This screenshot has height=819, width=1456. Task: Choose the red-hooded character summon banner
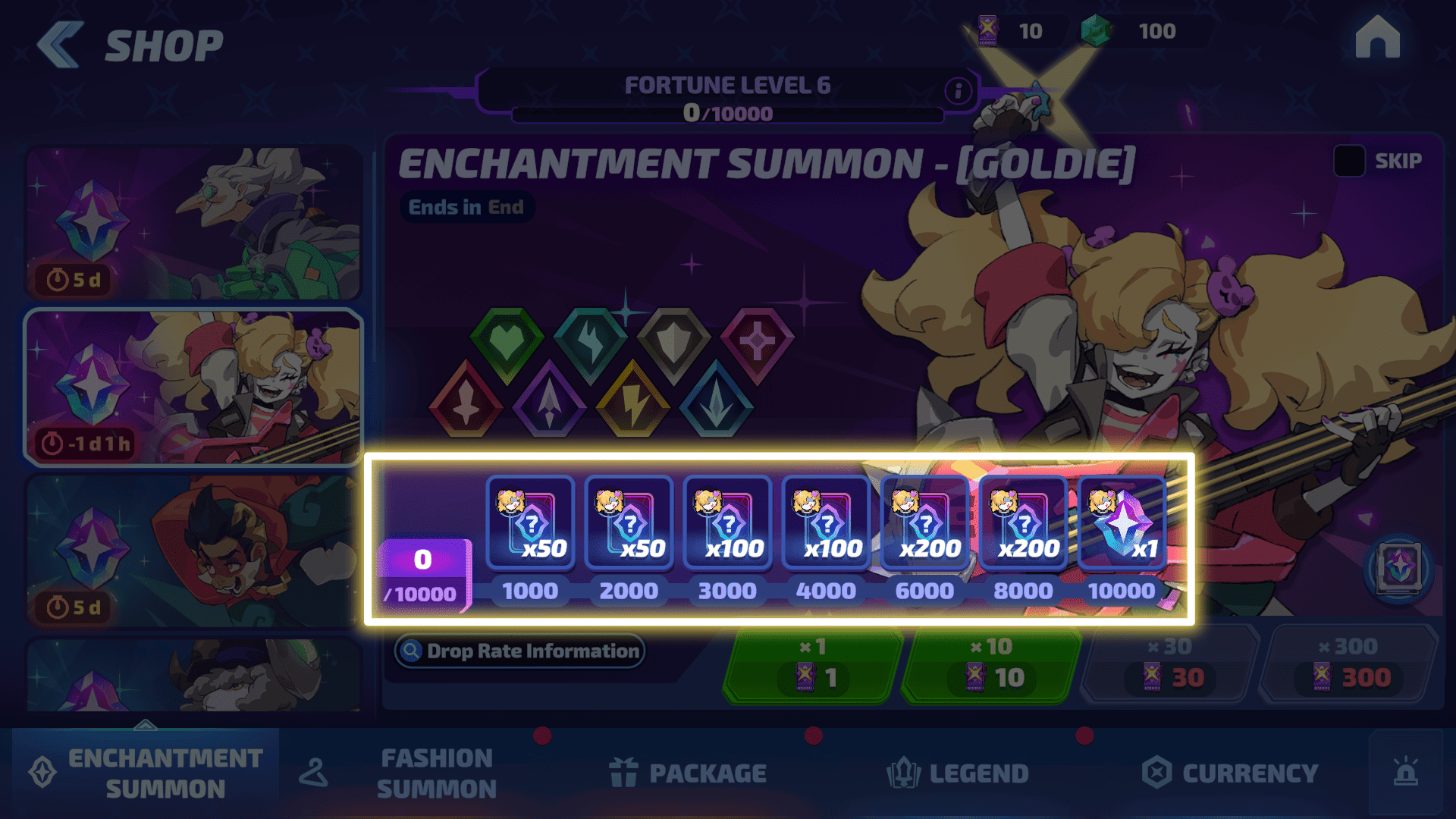(x=194, y=551)
